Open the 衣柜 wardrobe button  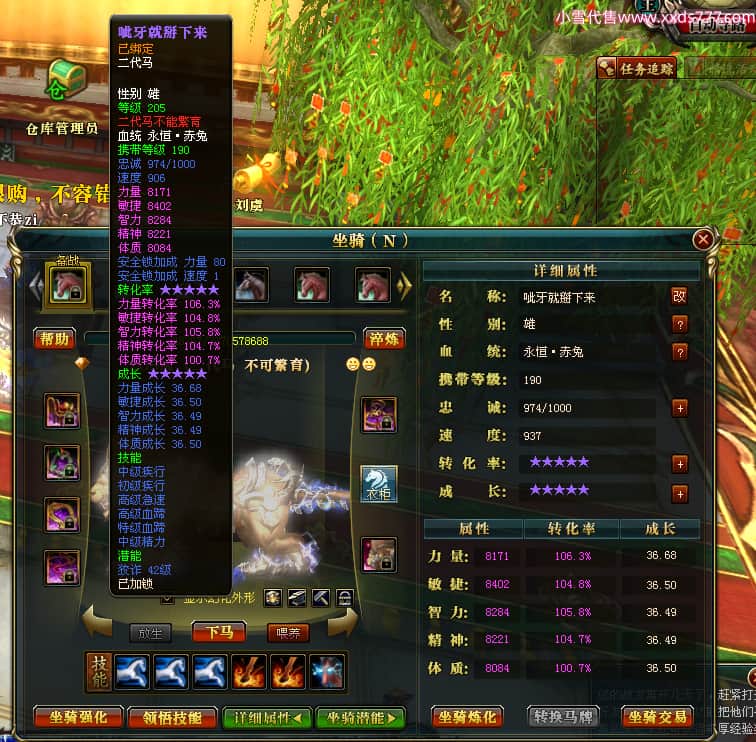click(x=379, y=484)
